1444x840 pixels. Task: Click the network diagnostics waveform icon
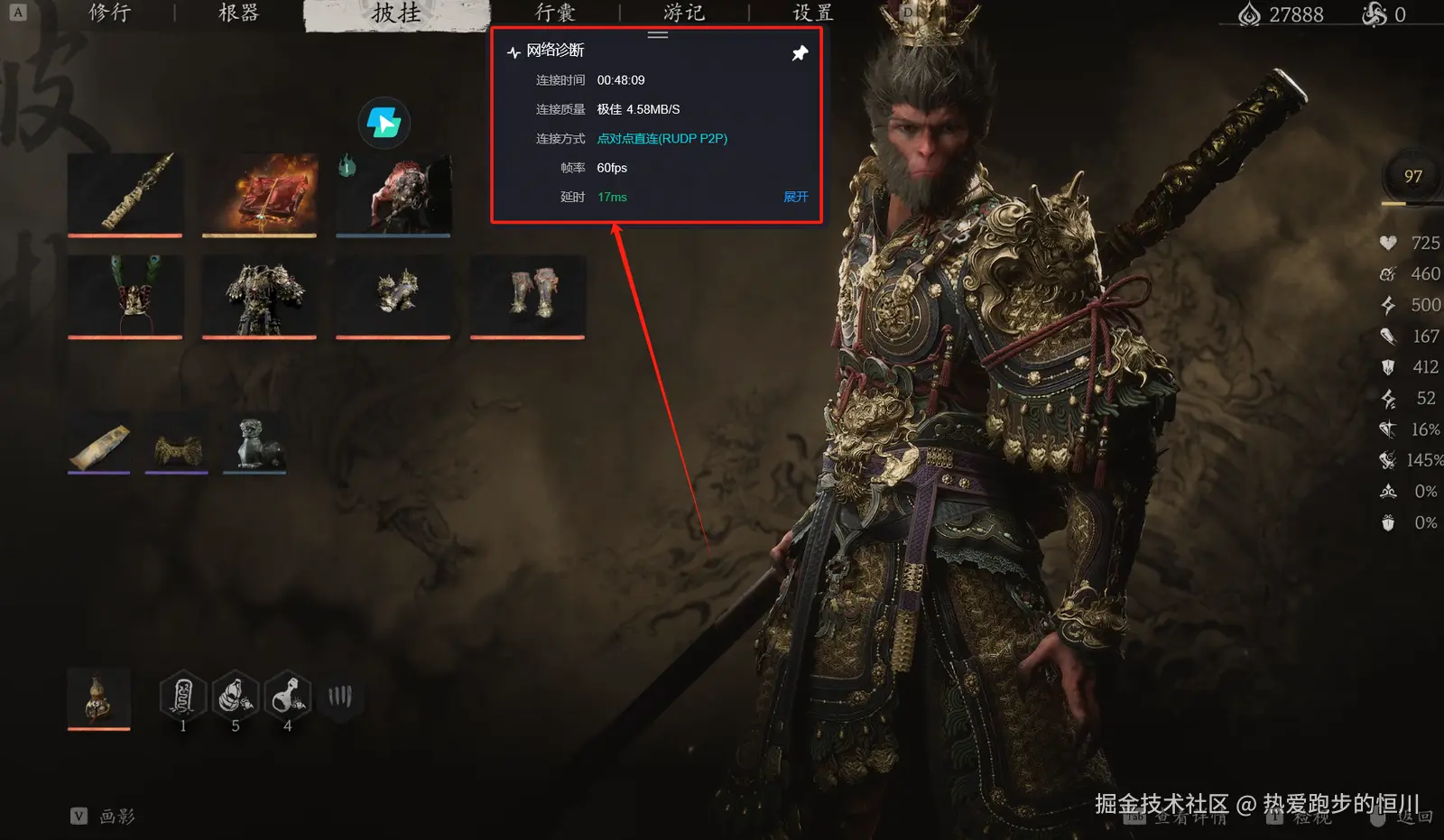click(x=513, y=51)
